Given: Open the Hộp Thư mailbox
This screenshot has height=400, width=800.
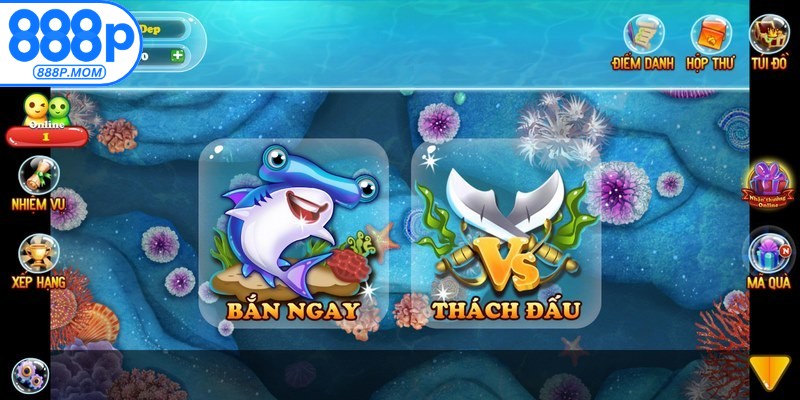Looking at the screenshot, I should point(710,40).
